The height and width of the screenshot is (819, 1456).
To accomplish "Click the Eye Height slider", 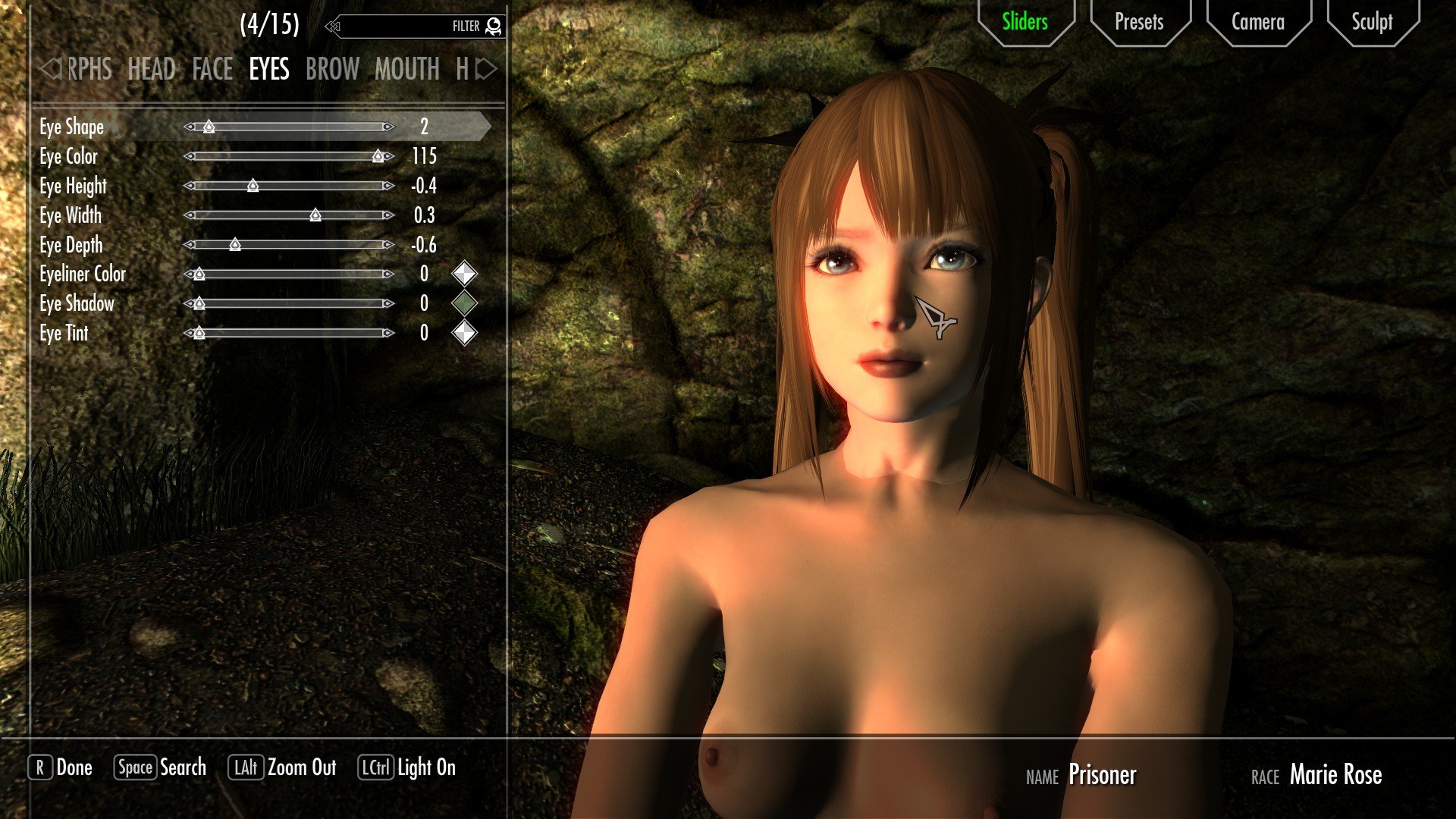I will [289, 186].
